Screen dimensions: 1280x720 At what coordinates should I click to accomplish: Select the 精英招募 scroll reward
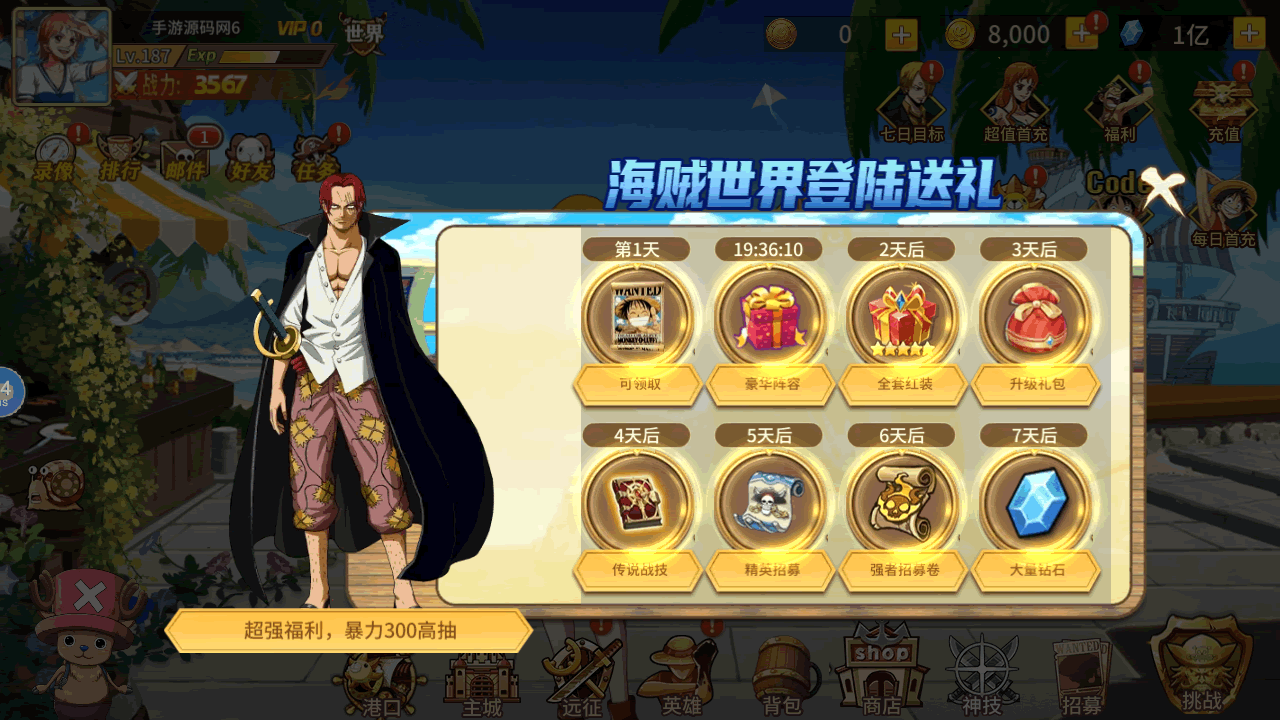coord(770,502)
